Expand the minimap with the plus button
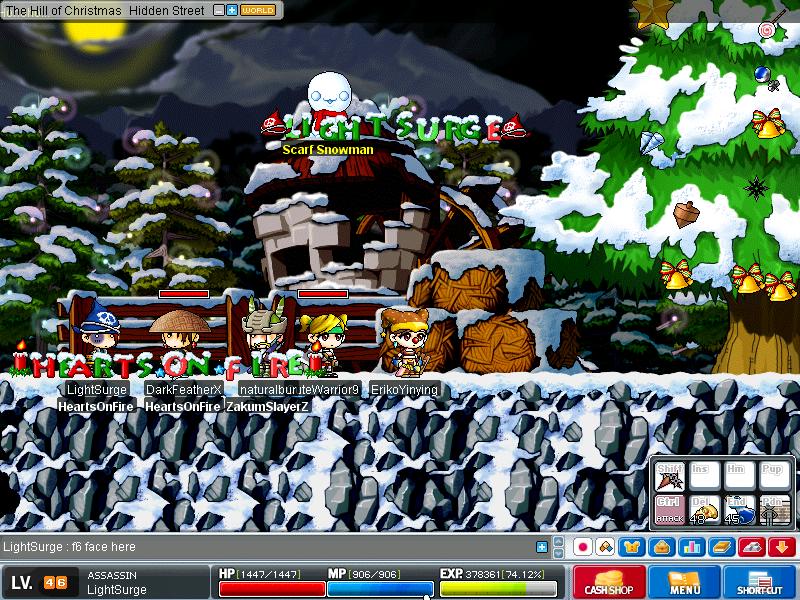 pyautogui.click(x=232, y=10)
